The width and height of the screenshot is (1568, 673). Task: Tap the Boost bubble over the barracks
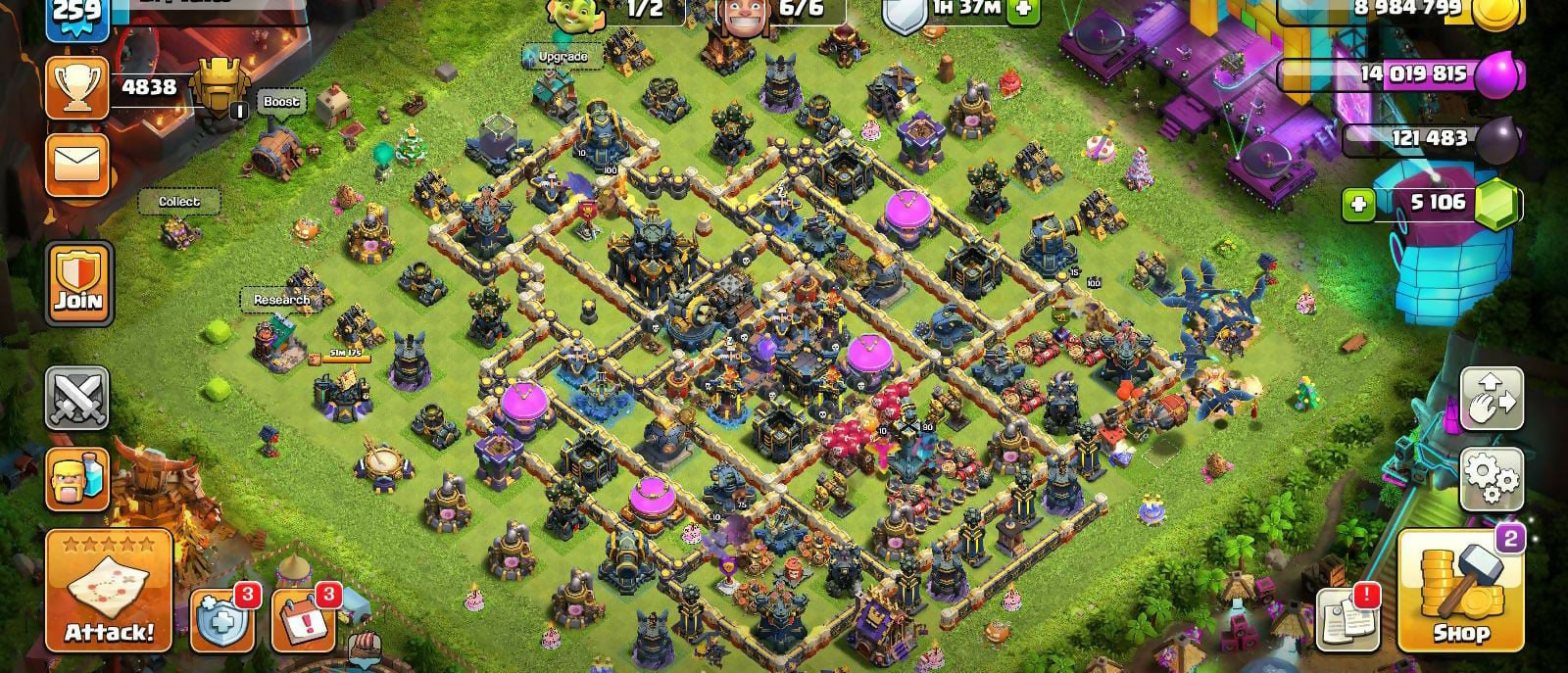281,102
